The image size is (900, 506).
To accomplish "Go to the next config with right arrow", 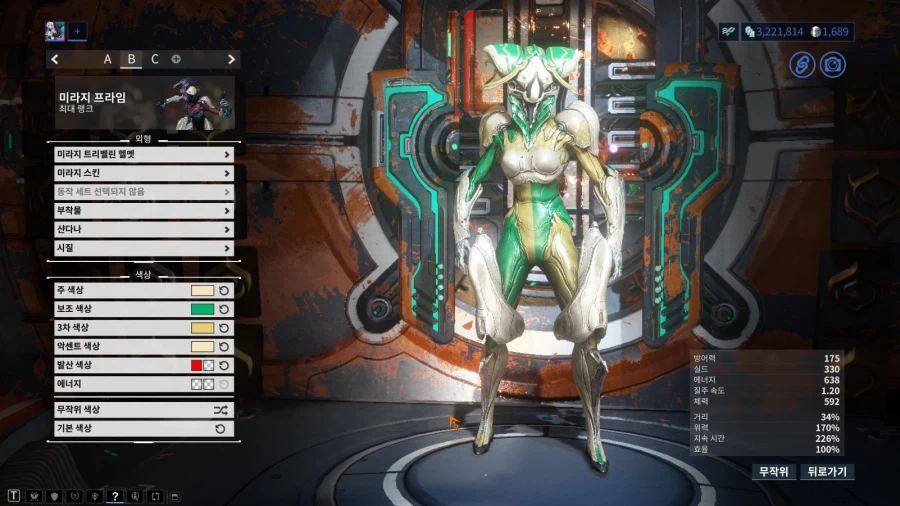I will (x=232, y=59).
